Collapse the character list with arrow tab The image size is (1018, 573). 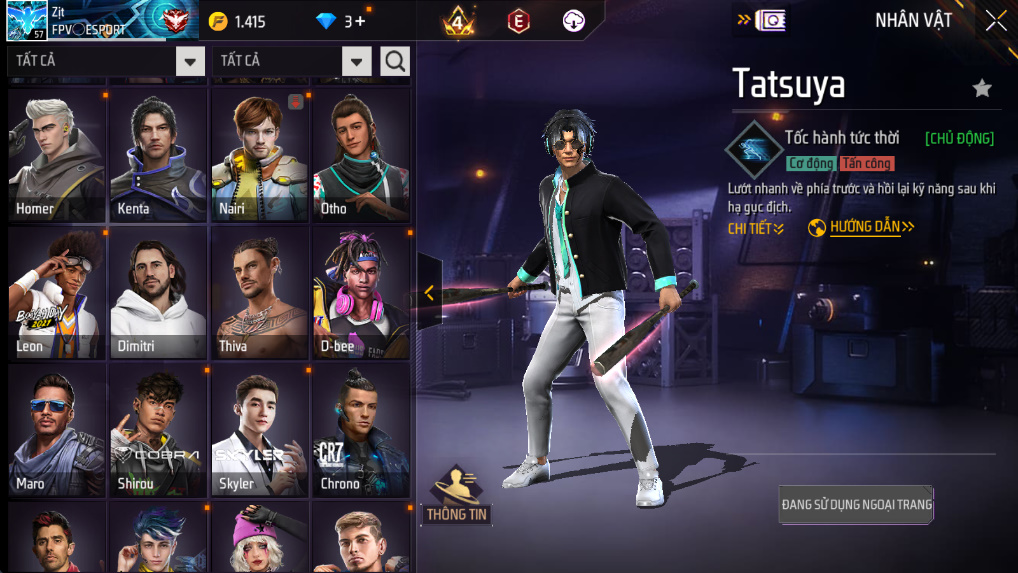[x=429, y=292]
